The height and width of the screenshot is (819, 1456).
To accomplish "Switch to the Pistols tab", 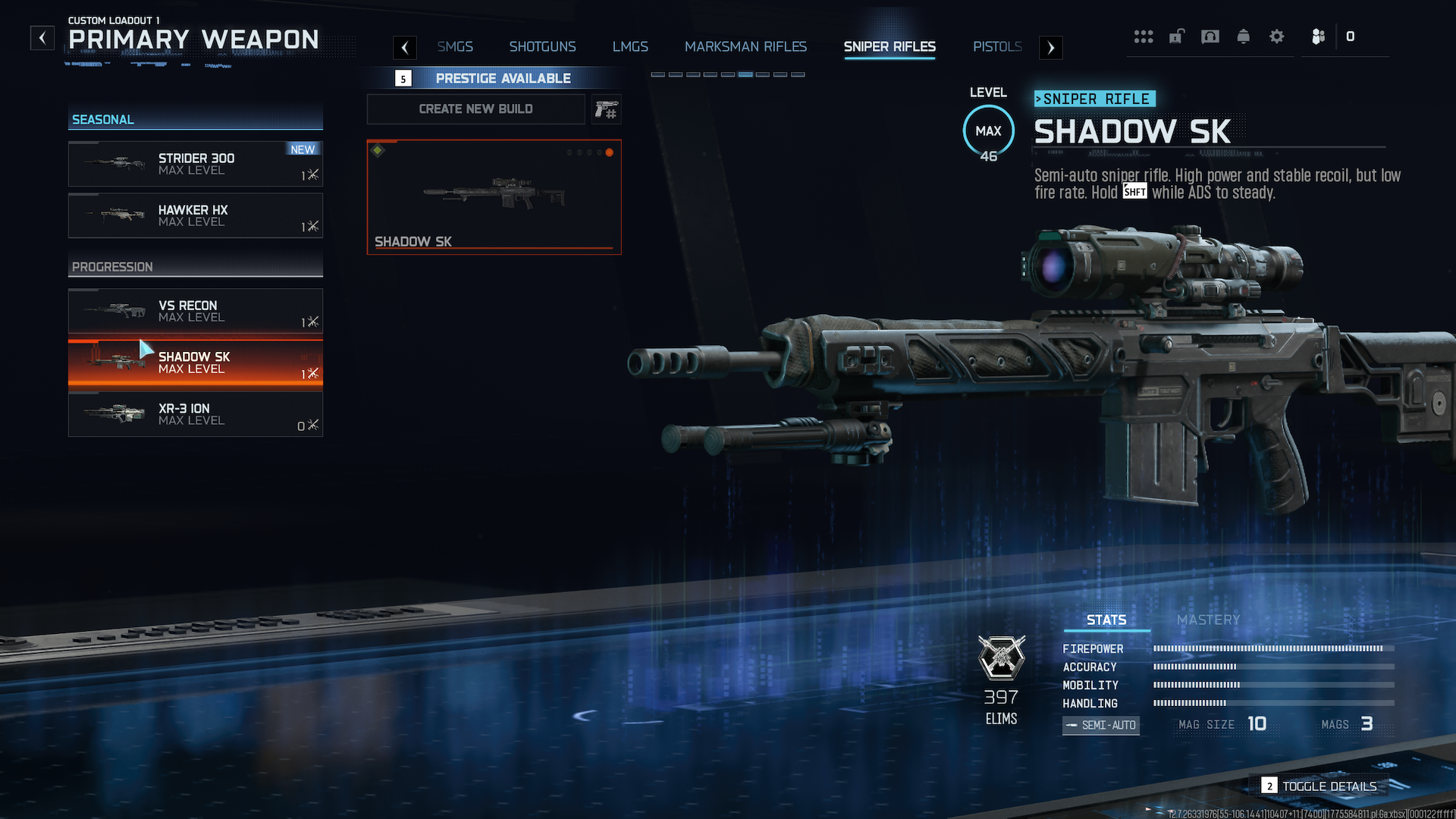I will tap(997, 47).
